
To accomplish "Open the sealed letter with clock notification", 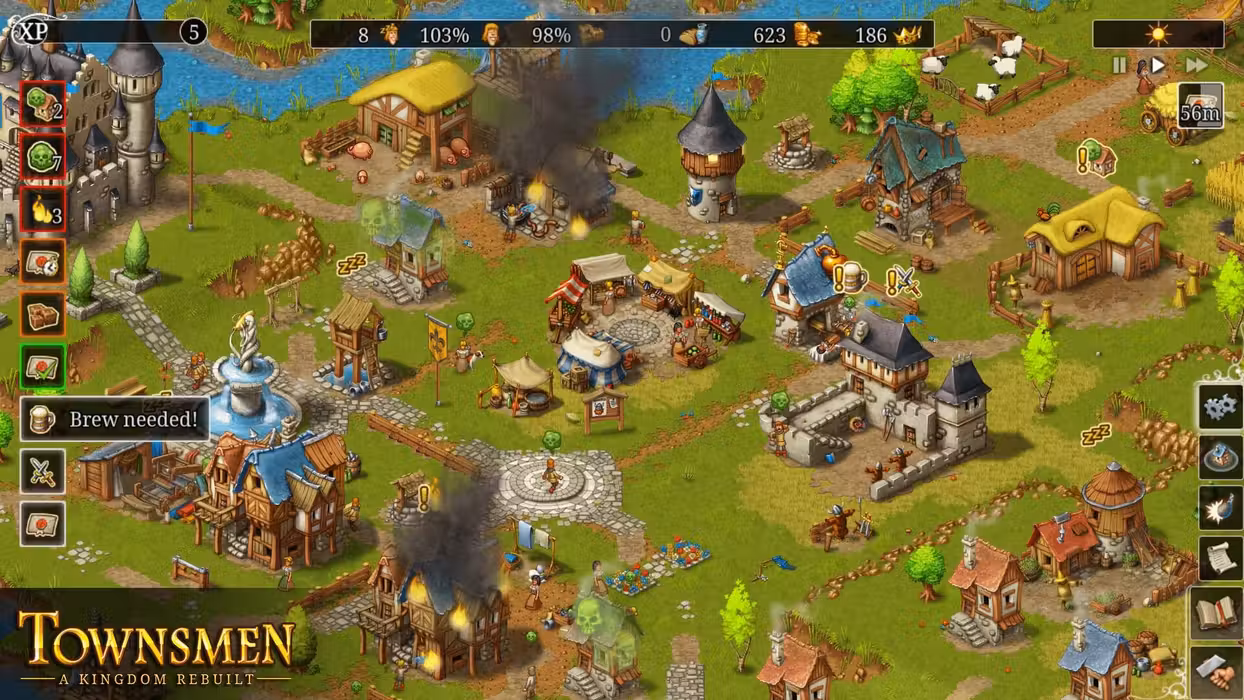I will tap(43, 262).
